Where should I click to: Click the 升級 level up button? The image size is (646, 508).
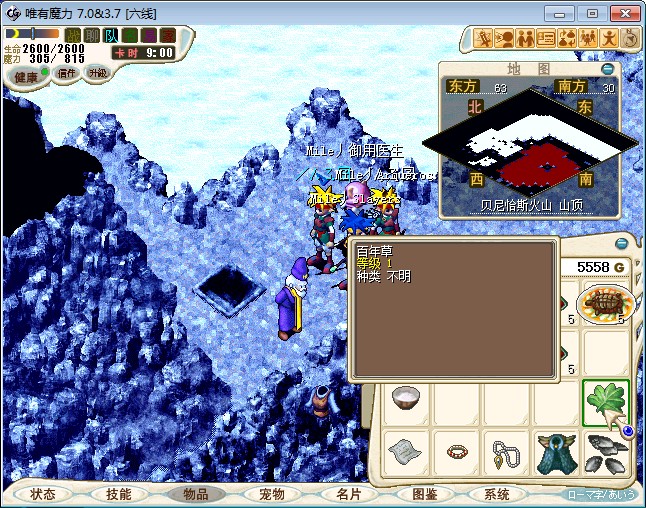98,73
